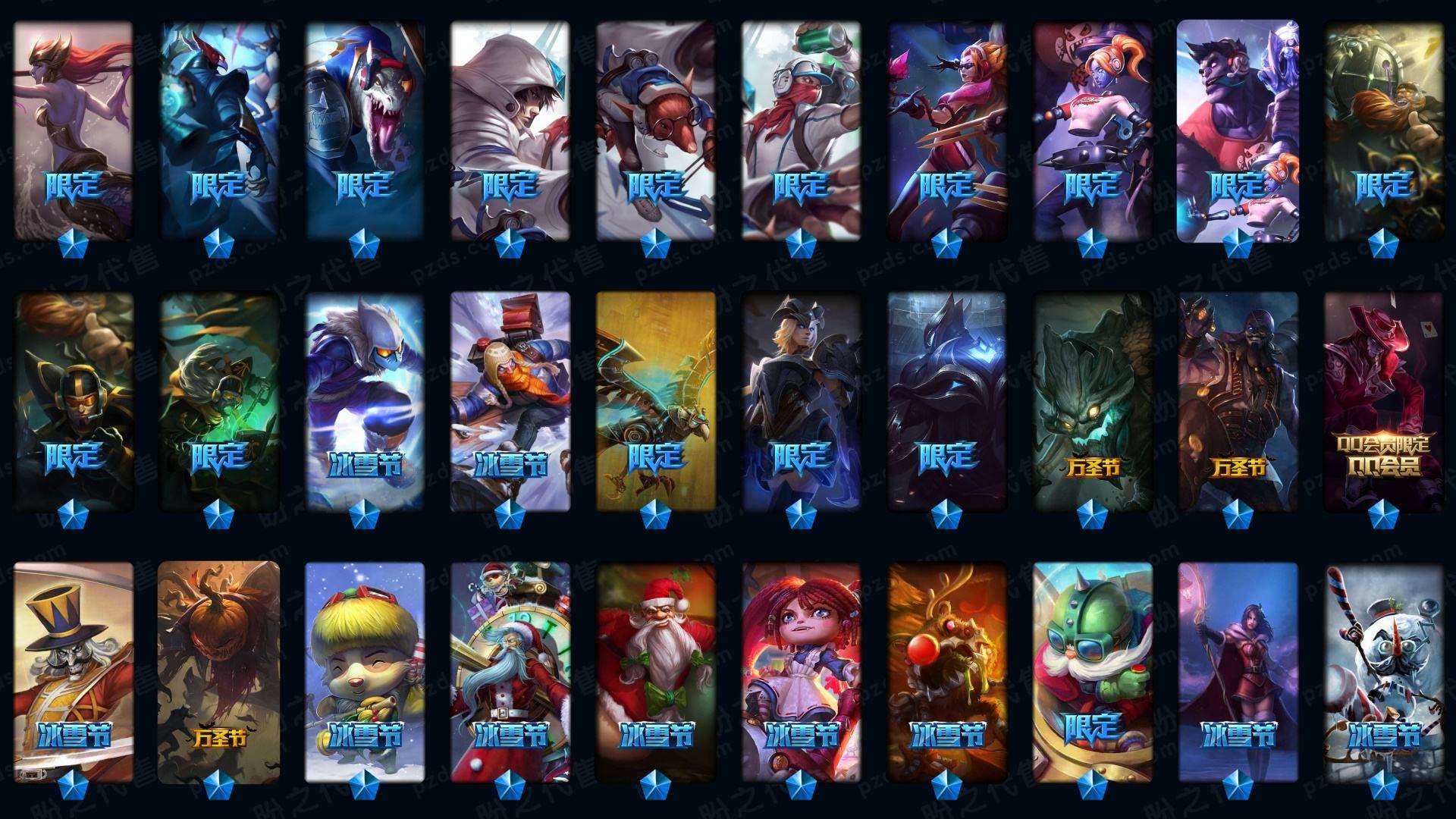Select the red-nosed reindeer creature card
The height and width of the screenshot is (819, 1456).
pyautogui.click(x=946, y=672)
